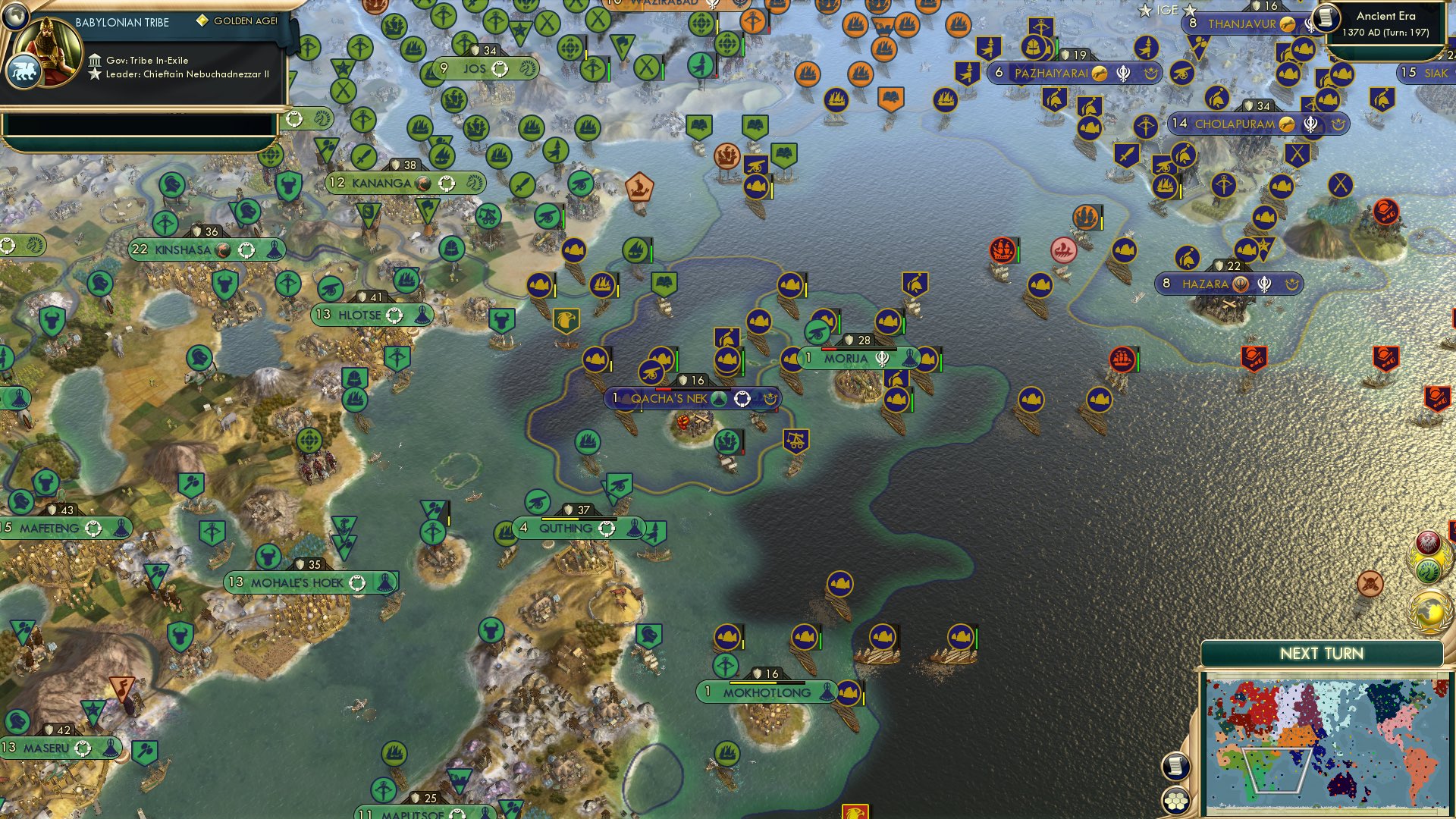Toggle the hex strategic view icon
This screenshot has width=1456, height=819.
point(1176,802)
